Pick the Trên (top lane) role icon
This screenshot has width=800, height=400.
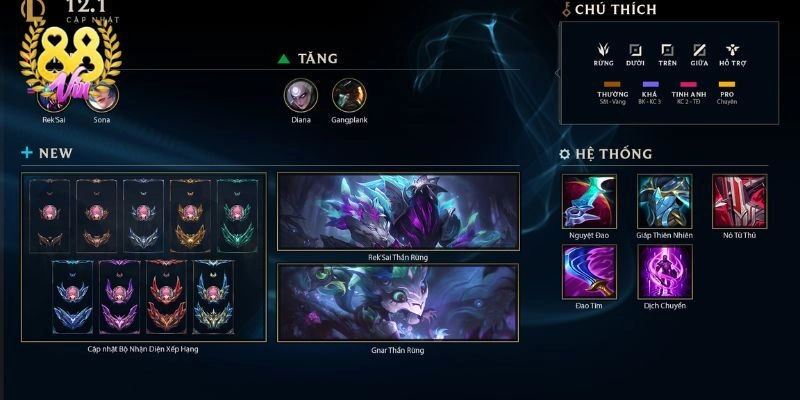(x=668, y=48)
